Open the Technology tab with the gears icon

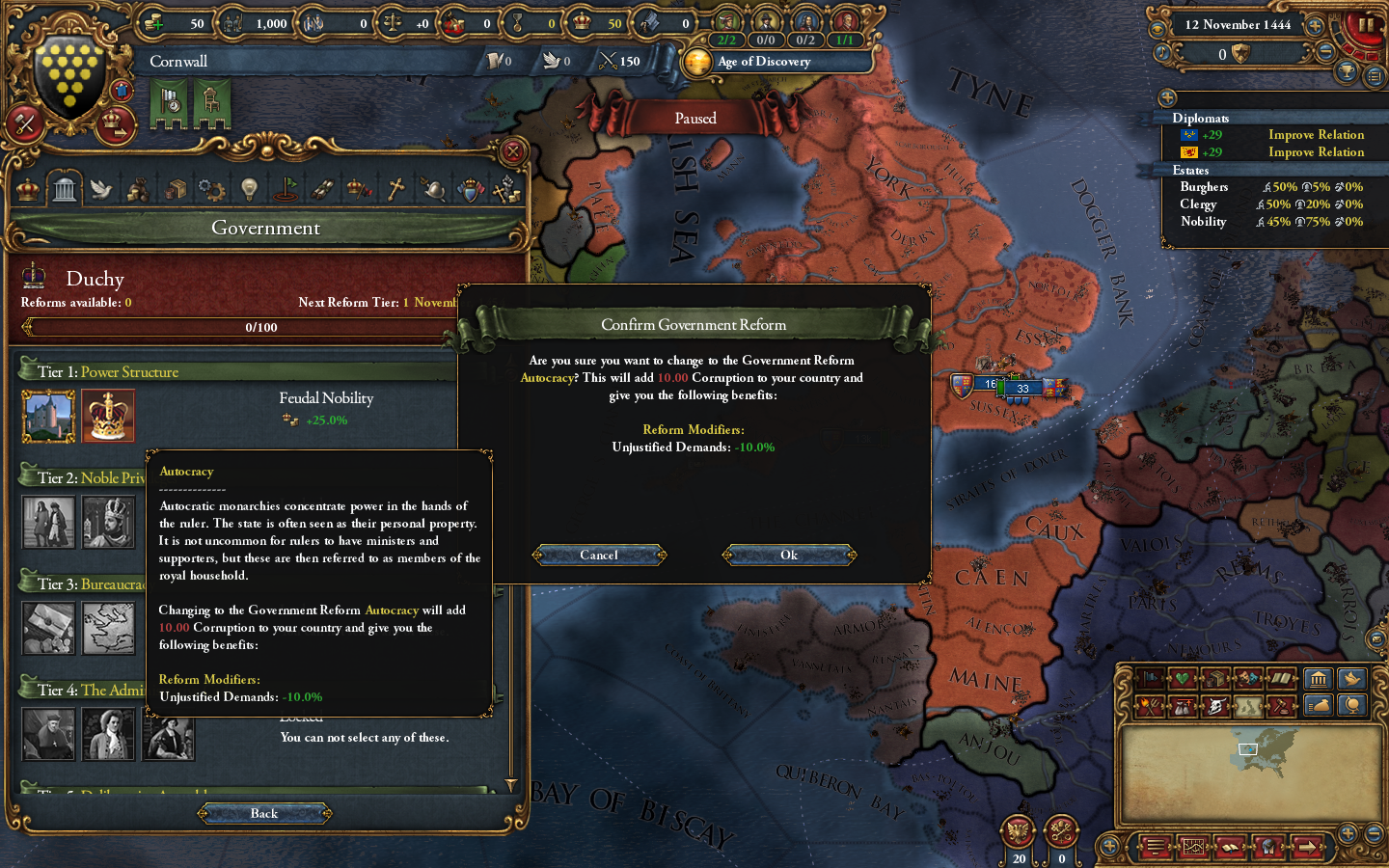point(211,188)
